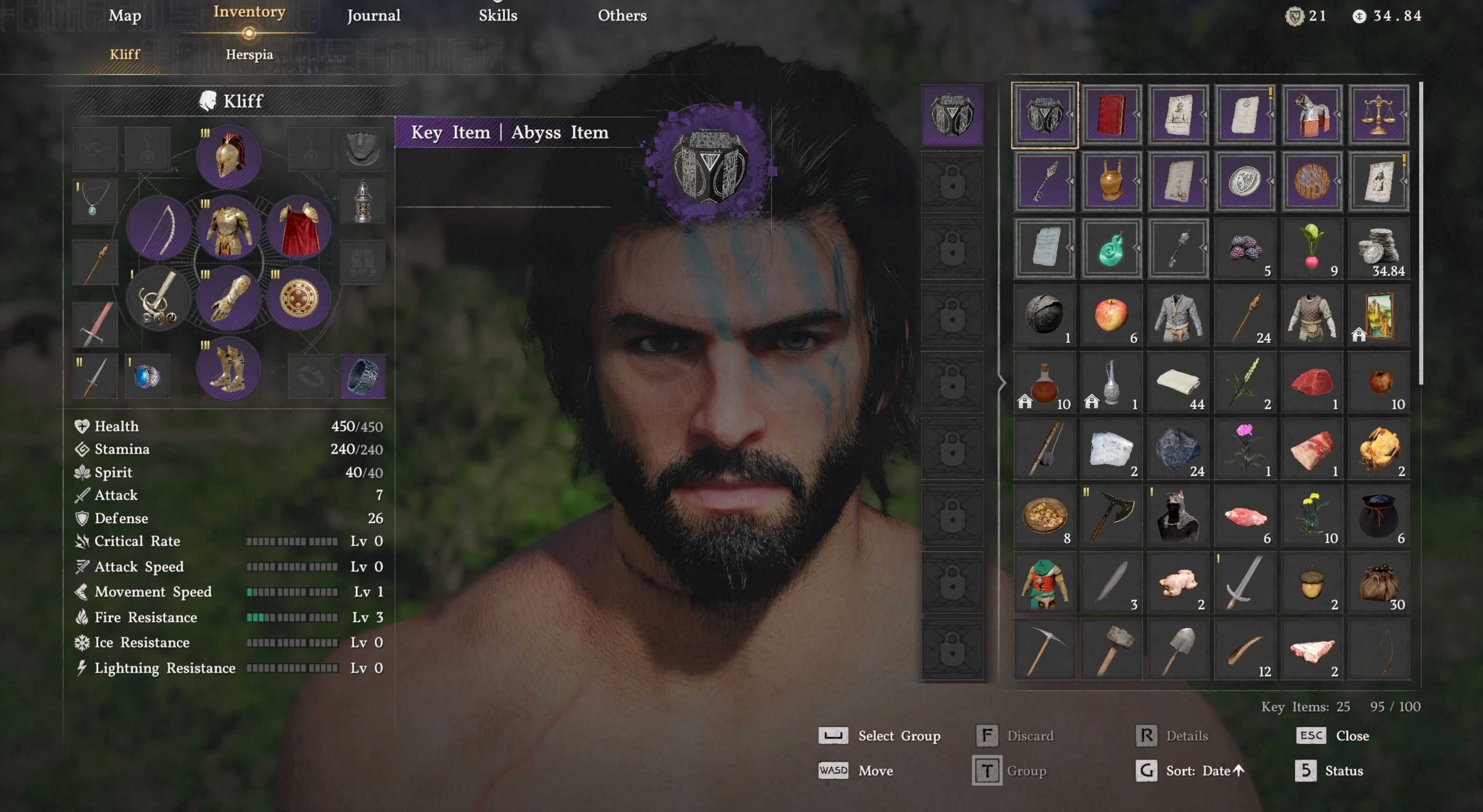Viewport: 1483px width, 812px height.
Task: Click the apple item in the inventory
Action: tap(1110, 315)
